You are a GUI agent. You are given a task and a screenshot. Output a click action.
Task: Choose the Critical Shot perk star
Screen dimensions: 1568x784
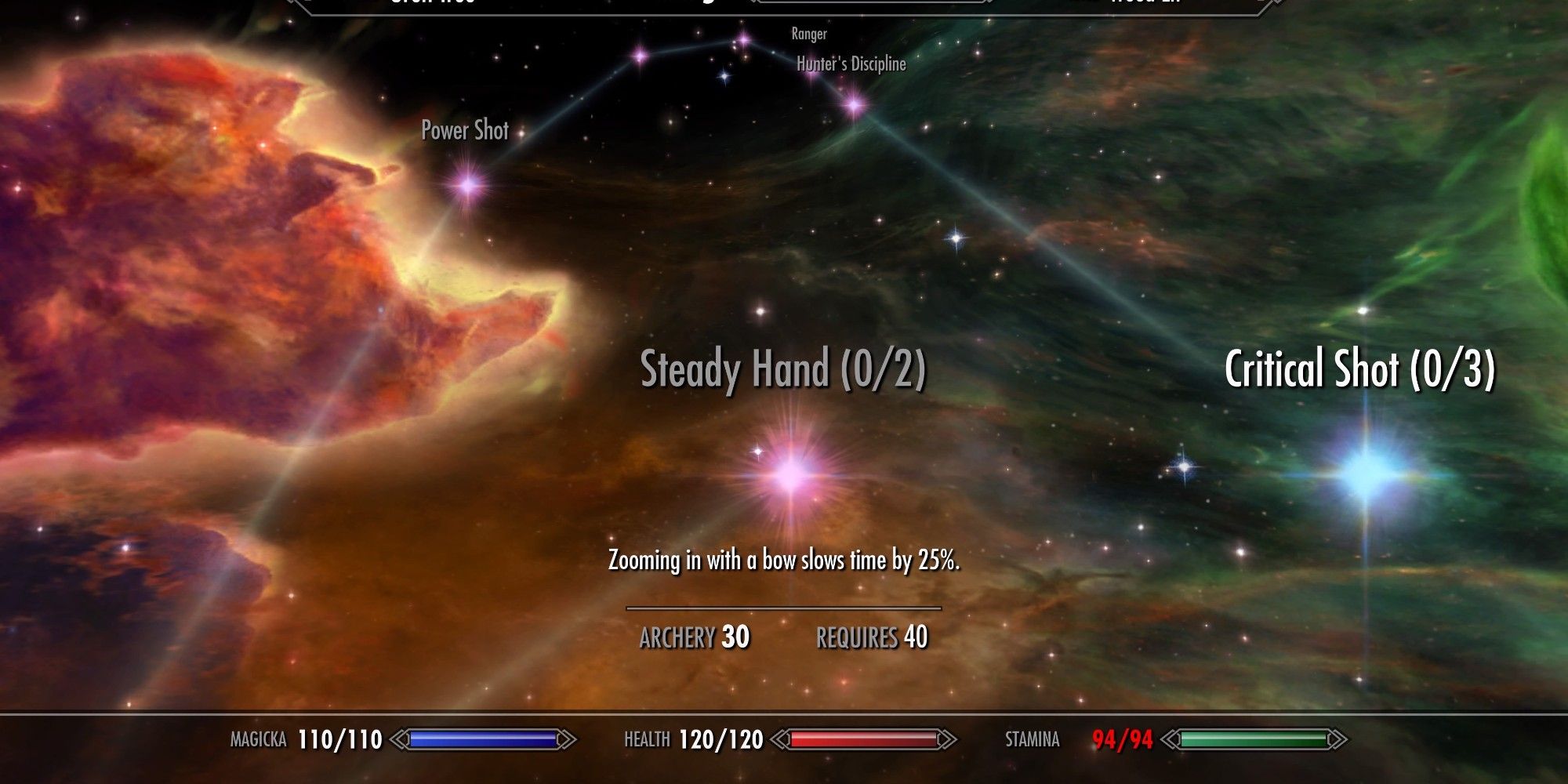pyautogui.click(x=1367, y=473)
